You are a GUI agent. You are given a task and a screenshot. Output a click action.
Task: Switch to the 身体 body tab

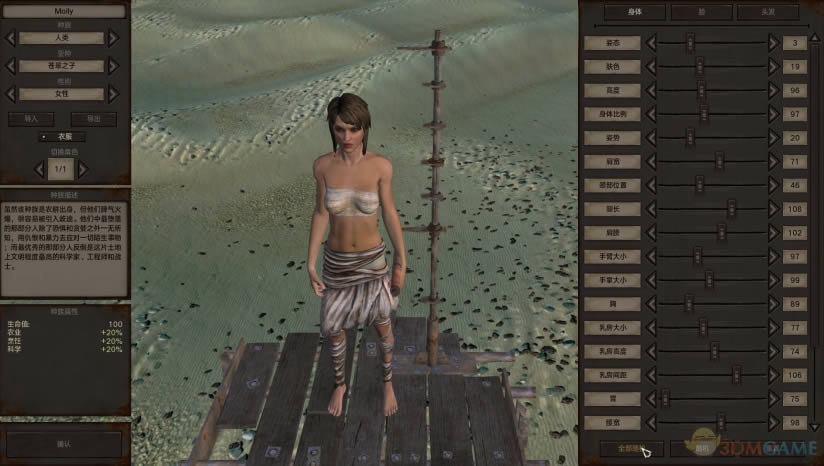click(x=632, y=13)
